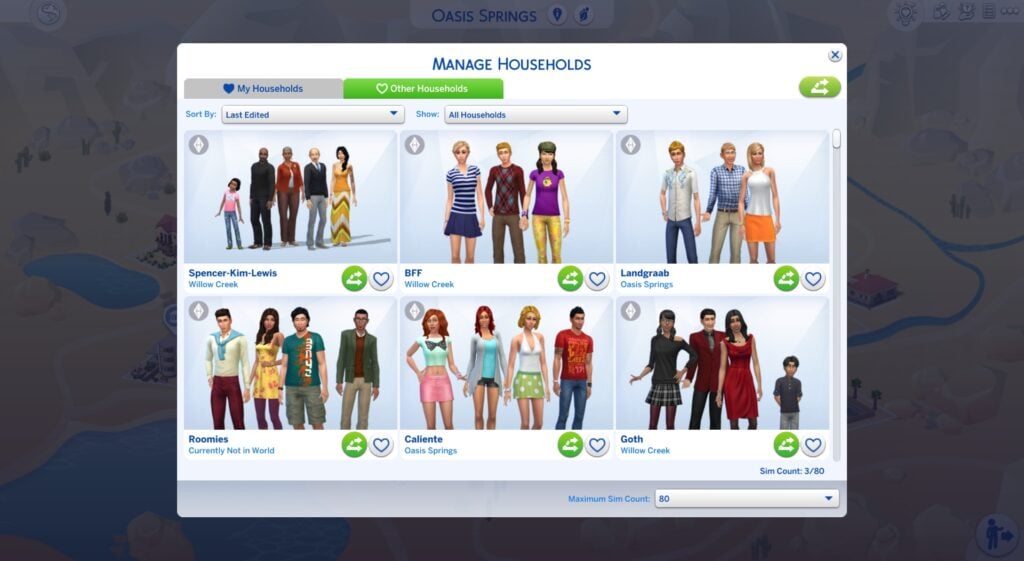
Task: Switch to the My Households tab
Action: pos(263,89)
